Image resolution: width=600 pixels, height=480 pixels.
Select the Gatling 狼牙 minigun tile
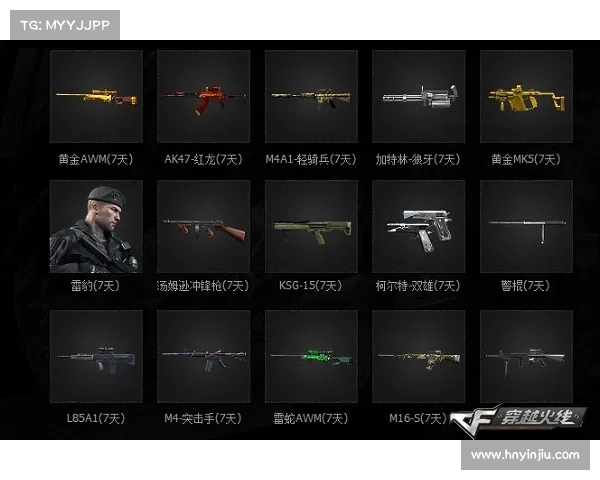tap(418, 97)
